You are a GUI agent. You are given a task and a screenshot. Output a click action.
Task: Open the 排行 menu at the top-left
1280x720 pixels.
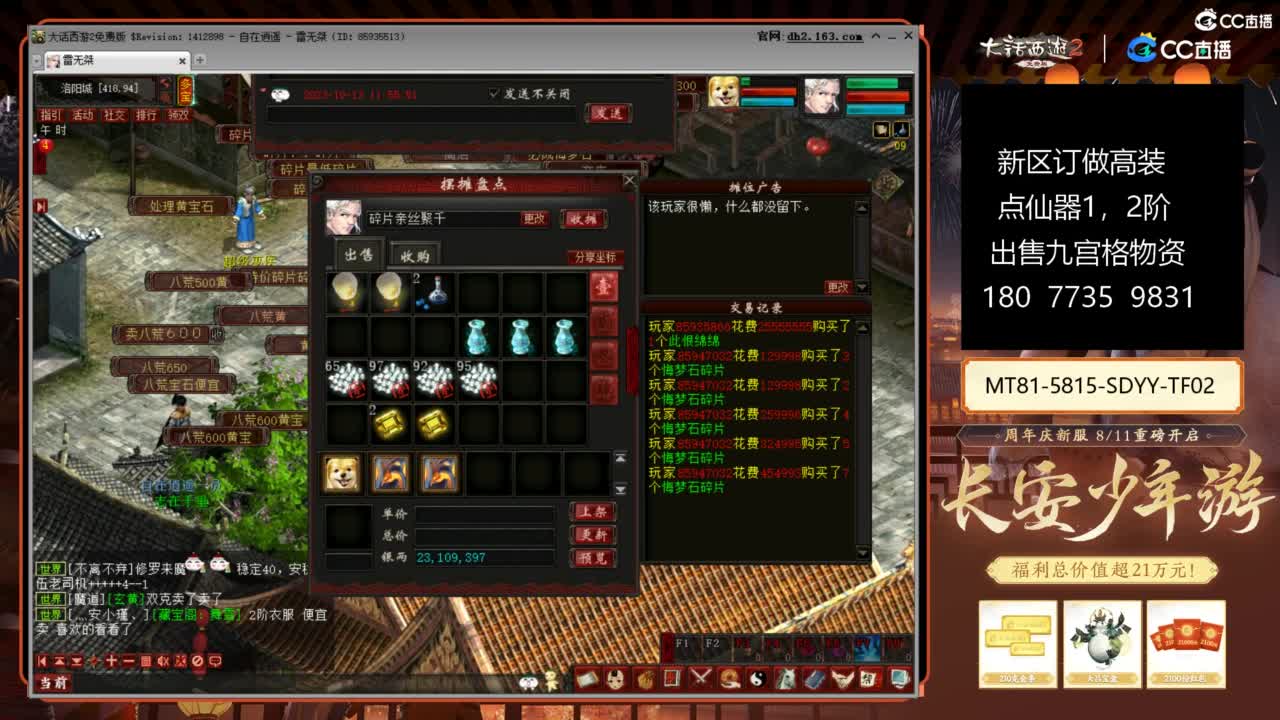[146, 115]
